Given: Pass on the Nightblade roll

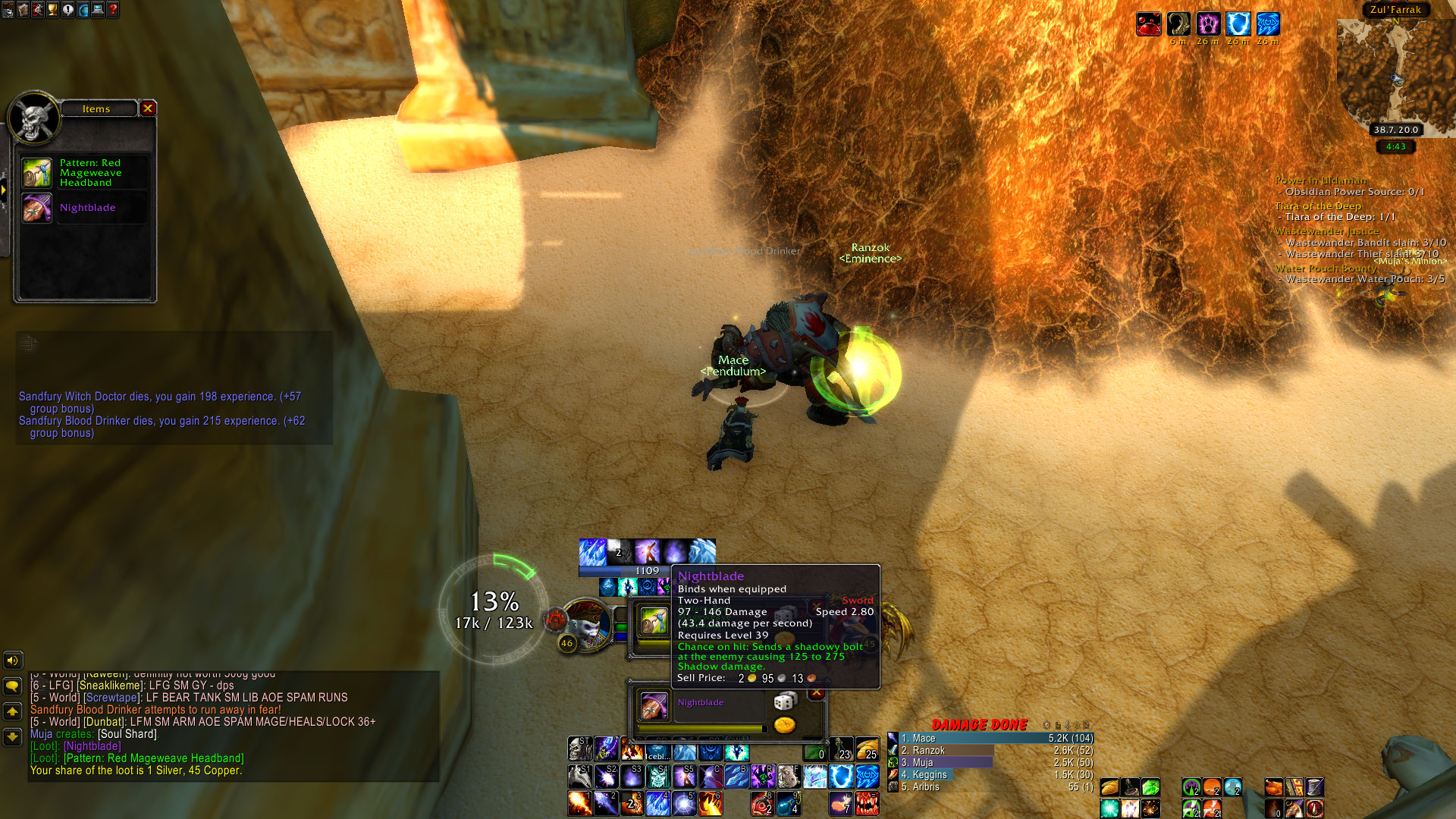Looking at the screenshot, I should [817, 693].
